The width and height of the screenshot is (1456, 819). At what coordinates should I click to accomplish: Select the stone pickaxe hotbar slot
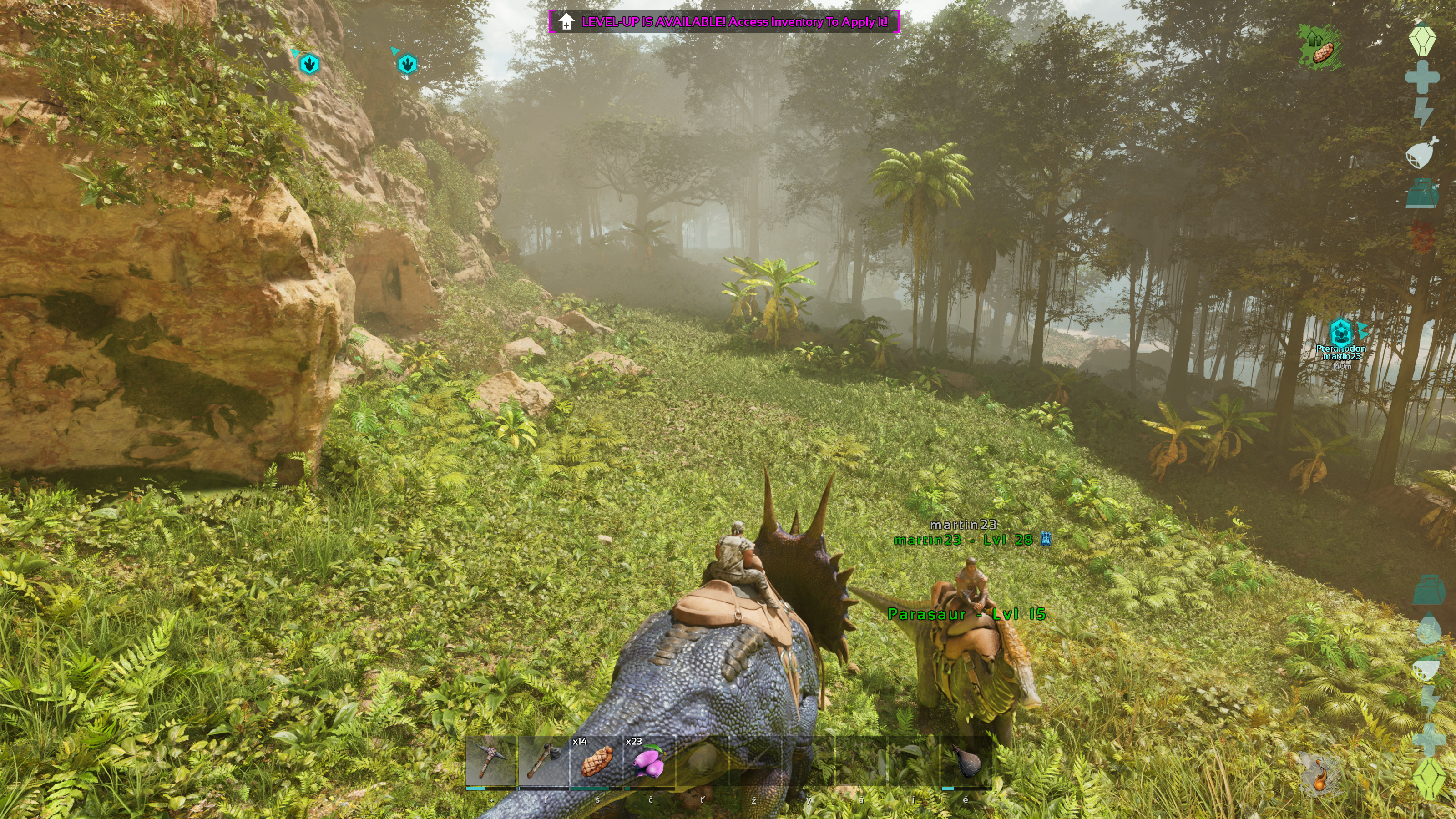(490, 761)
